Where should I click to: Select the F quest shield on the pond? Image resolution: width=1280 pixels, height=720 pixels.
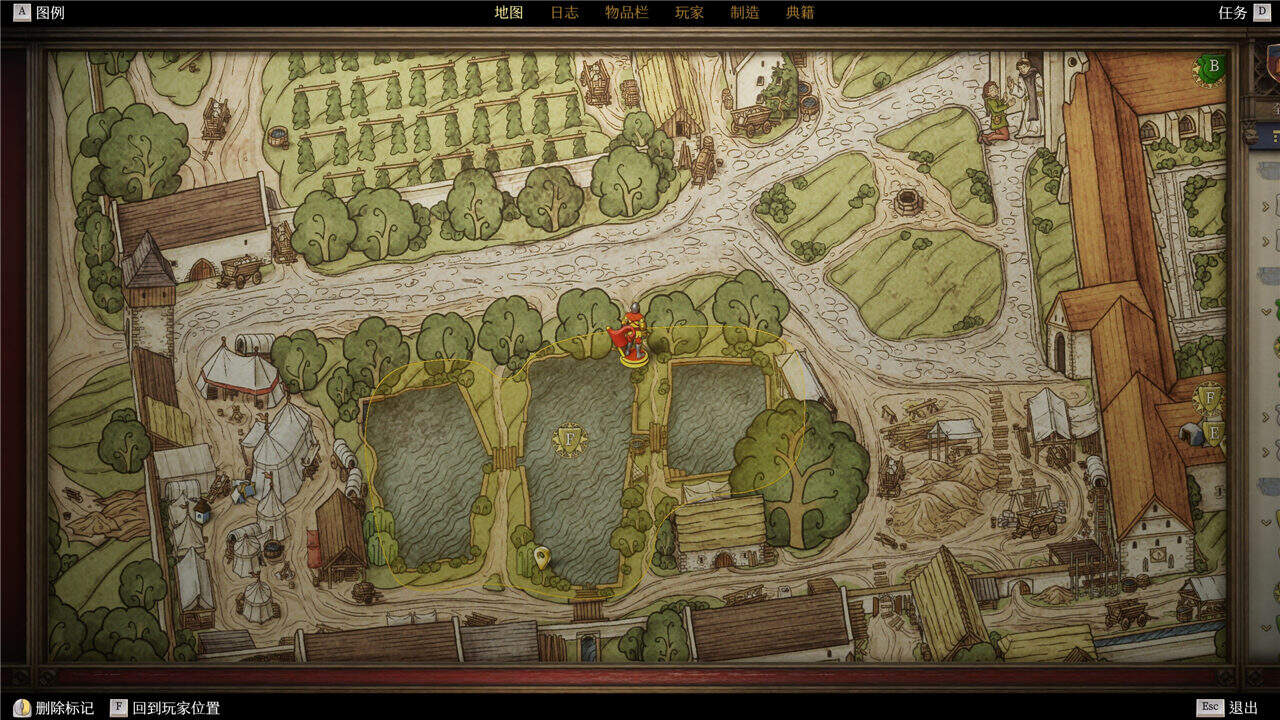[569, 440]
